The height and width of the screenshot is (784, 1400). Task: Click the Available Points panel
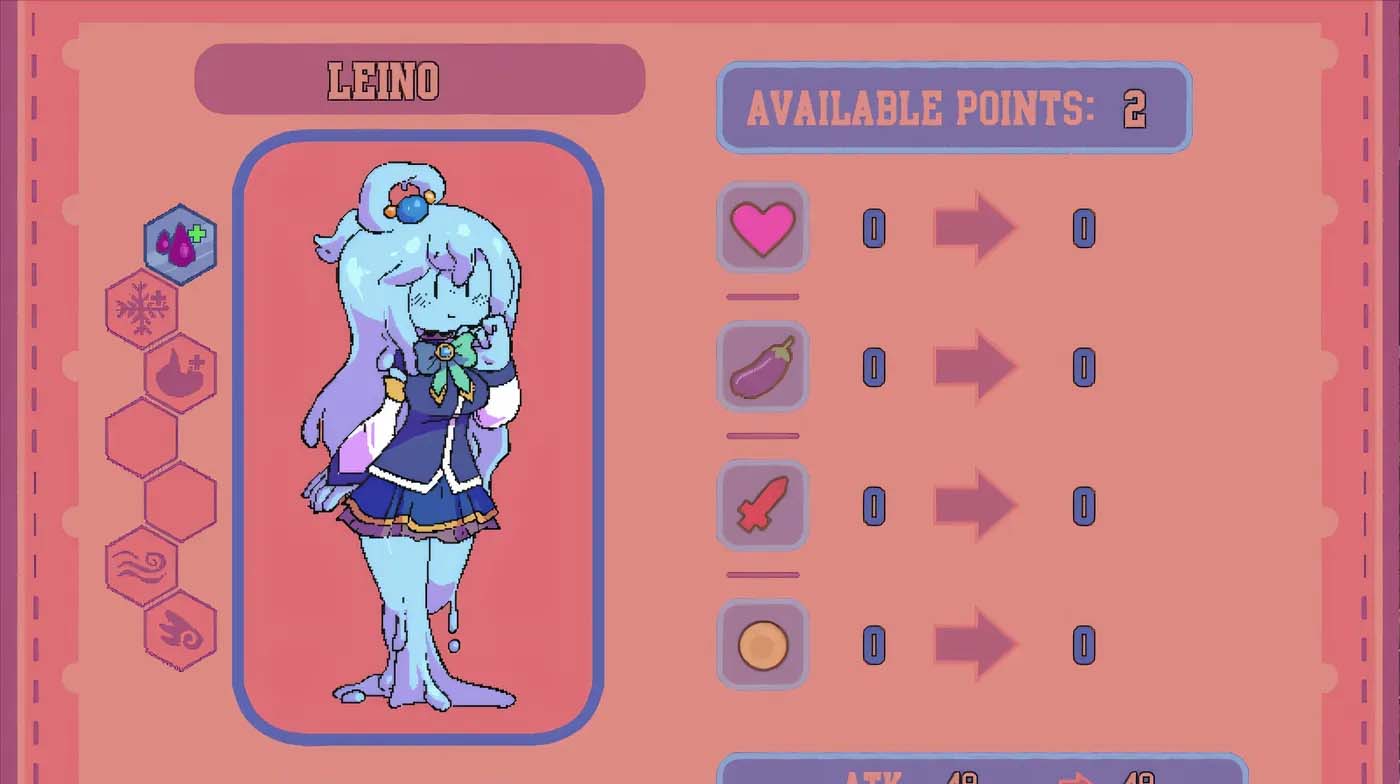[952, 108]
